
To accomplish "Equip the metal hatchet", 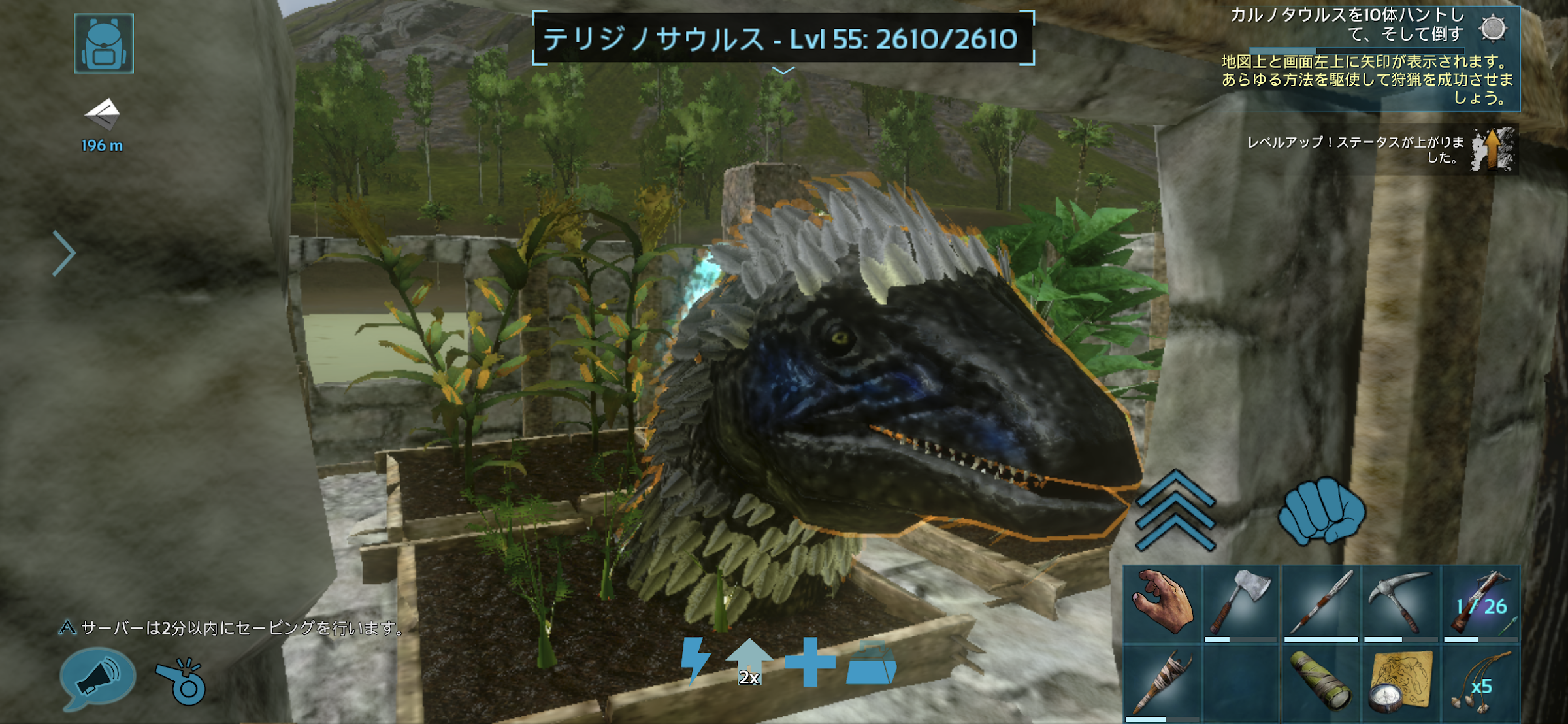I will [1241, 604].
